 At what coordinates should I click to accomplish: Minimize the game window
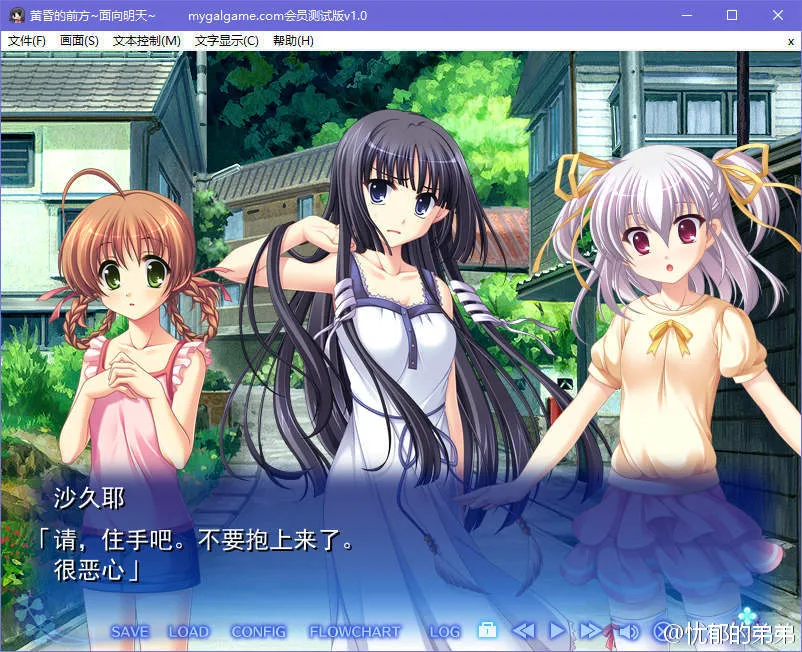tap(687, 16)
